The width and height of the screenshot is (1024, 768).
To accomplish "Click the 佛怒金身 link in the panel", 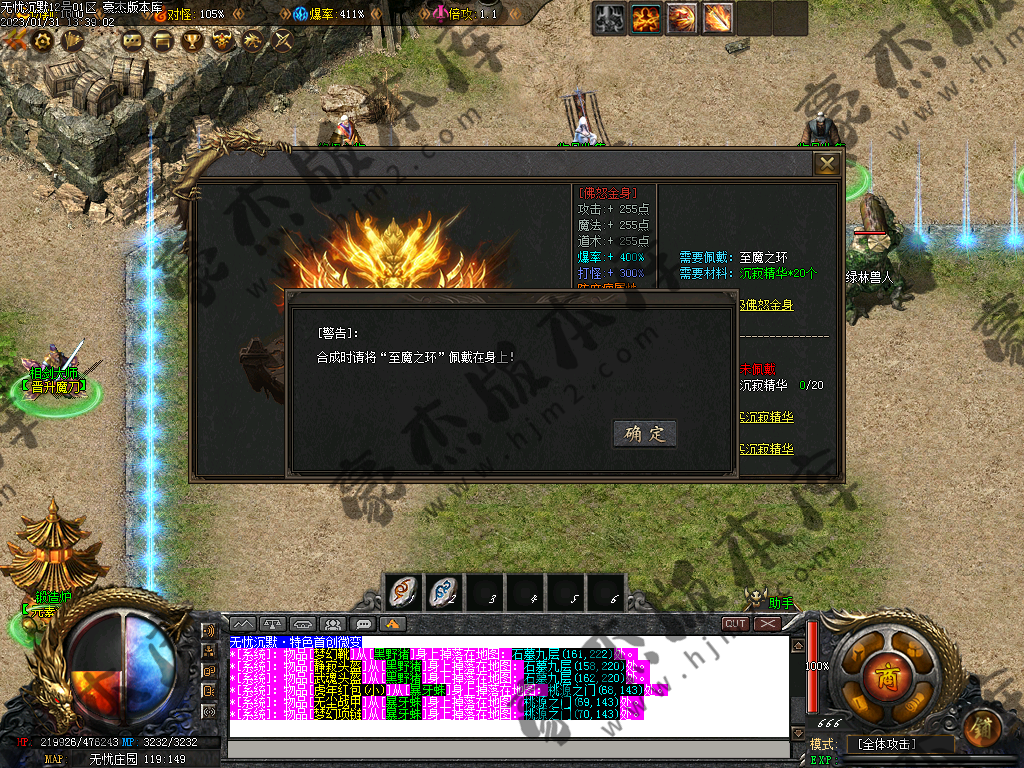I will coord(768,304).
